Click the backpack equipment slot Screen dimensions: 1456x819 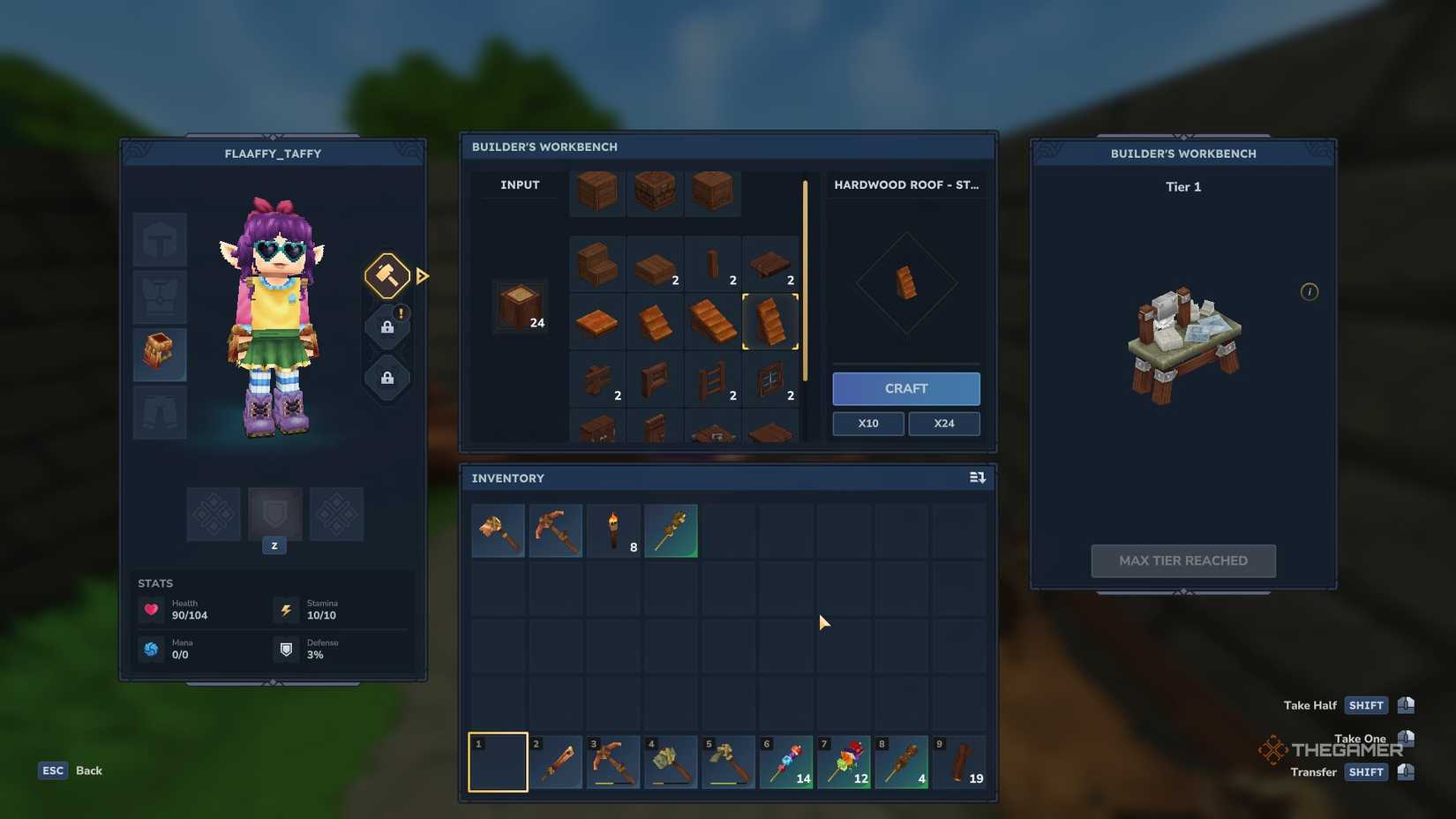(x=160, y=355)
